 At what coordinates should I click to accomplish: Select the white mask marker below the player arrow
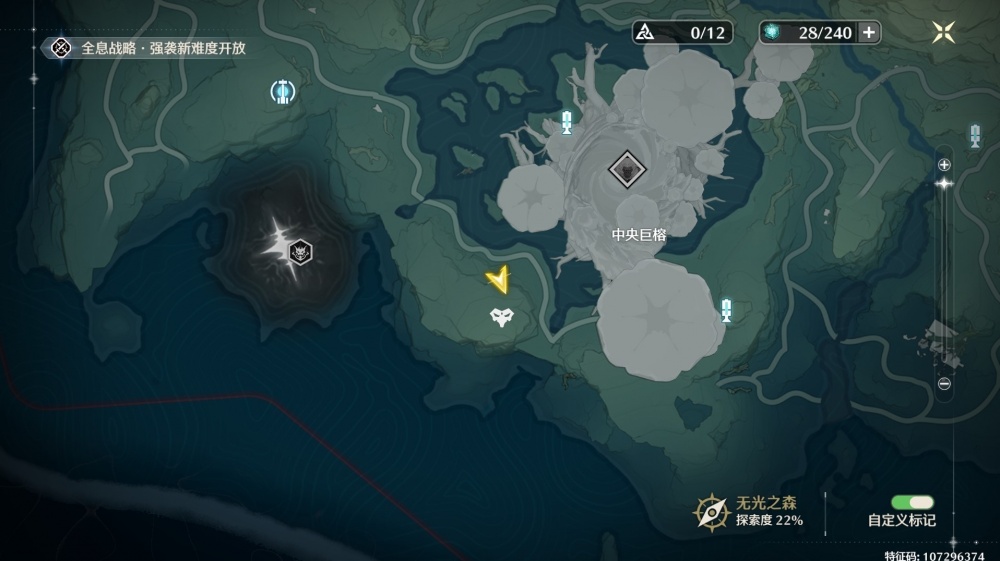(x=501, y=319)
